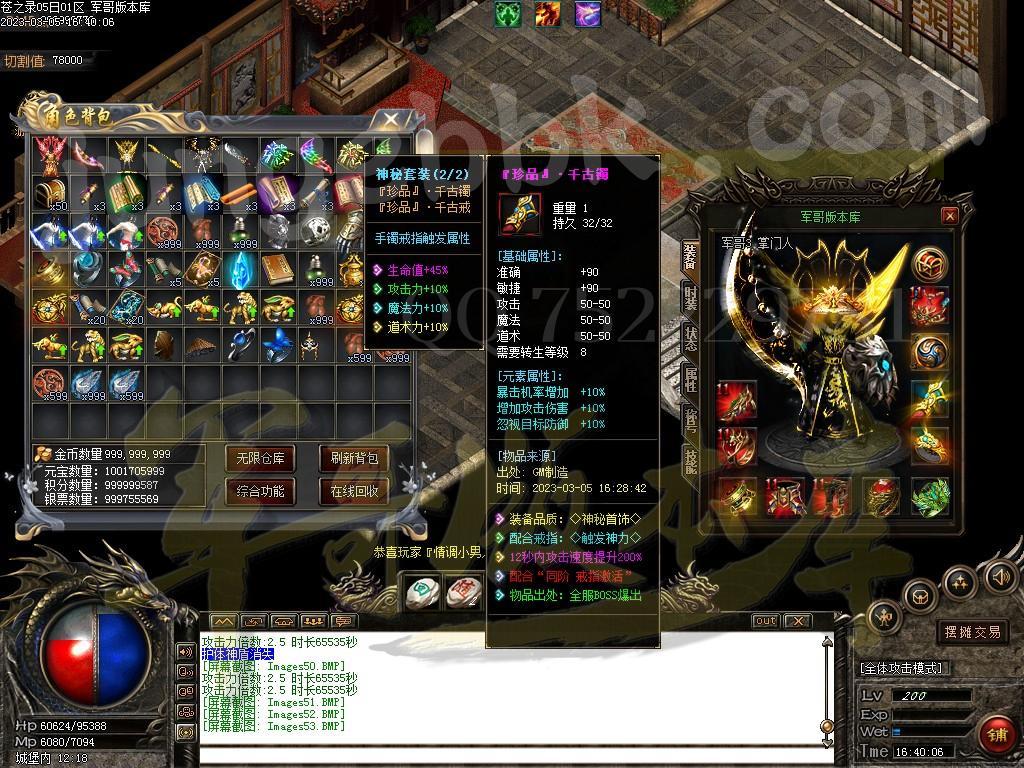
Task: Click the chat window's out button
Action: click(x=764, y=621)
